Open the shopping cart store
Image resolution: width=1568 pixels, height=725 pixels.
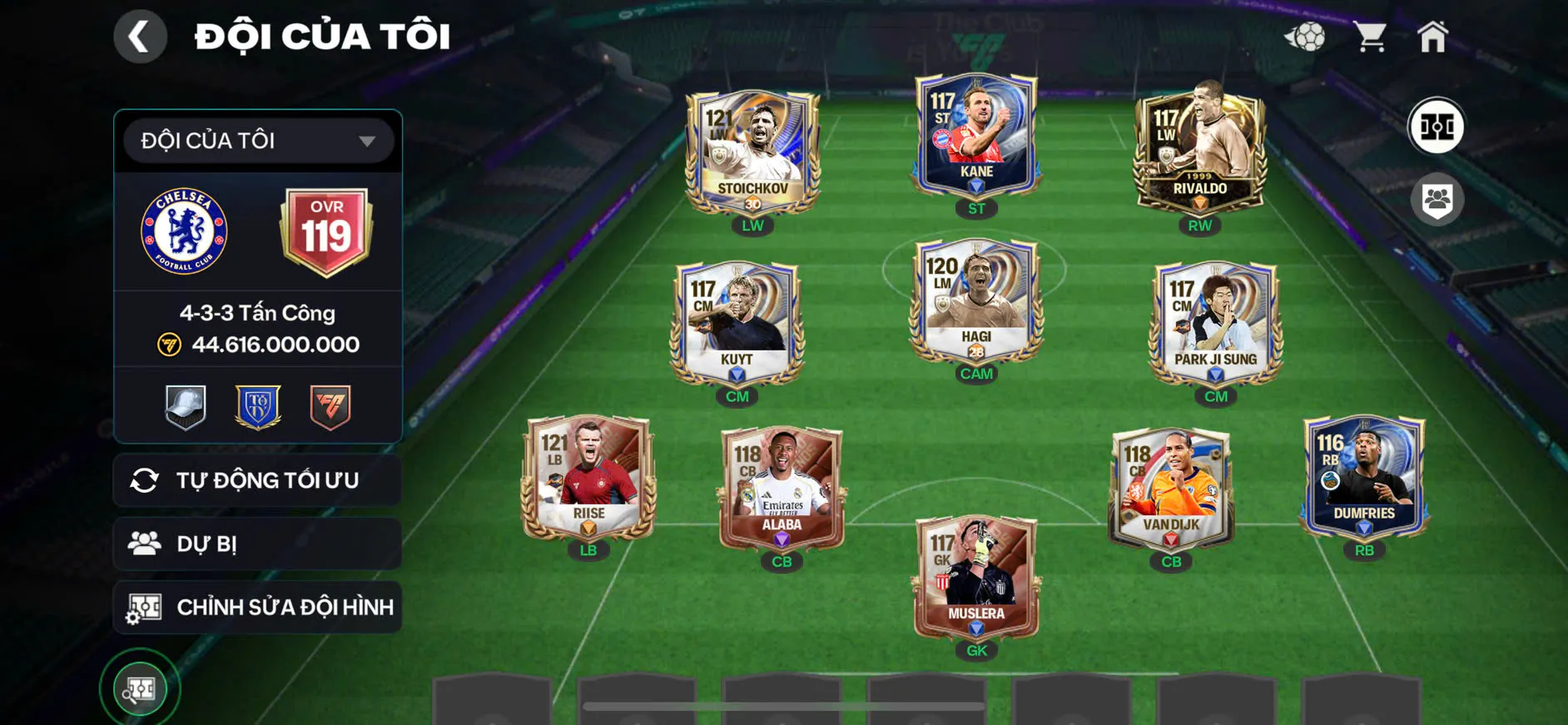point(1369,37)
